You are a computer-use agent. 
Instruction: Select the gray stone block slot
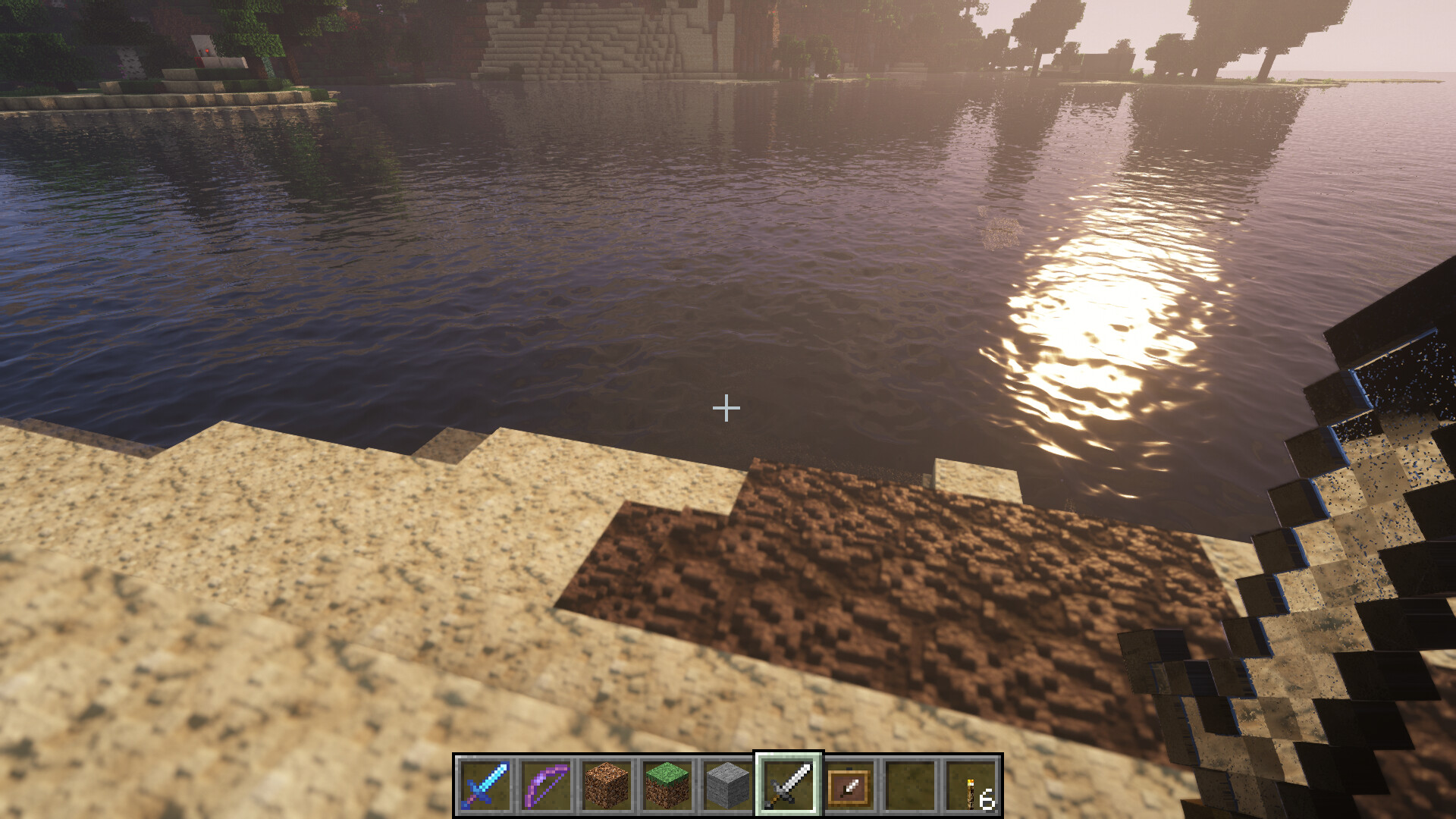(728, 785)
